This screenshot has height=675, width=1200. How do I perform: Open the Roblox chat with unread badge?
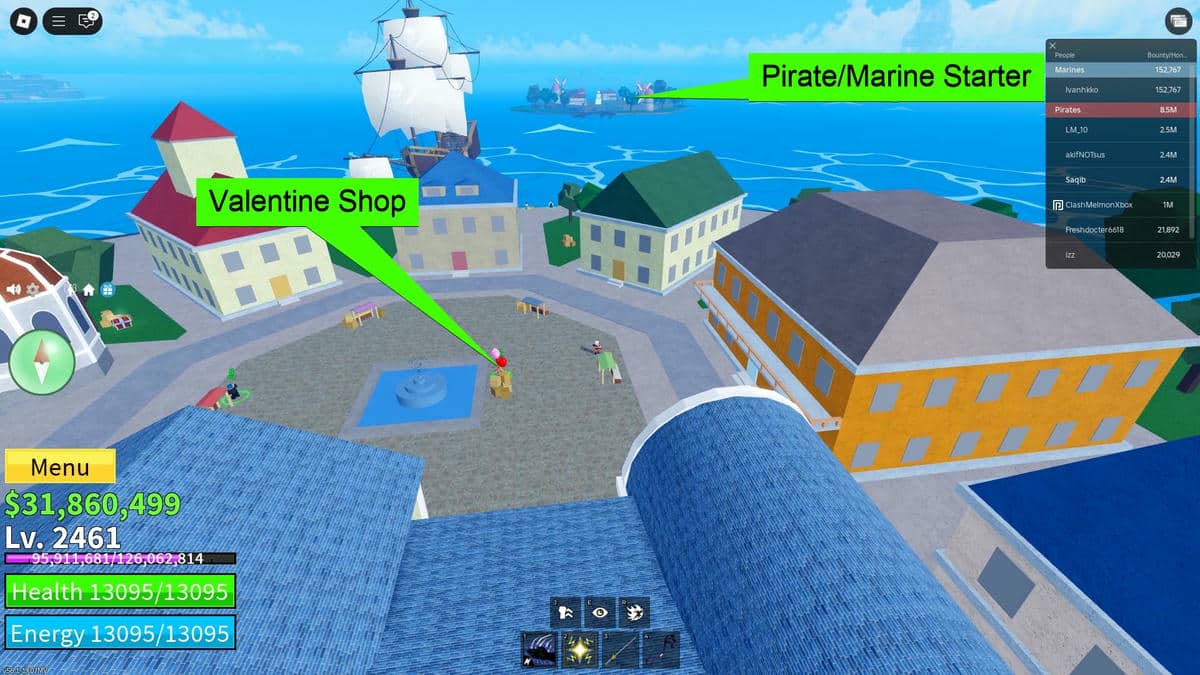click(87, 20)
